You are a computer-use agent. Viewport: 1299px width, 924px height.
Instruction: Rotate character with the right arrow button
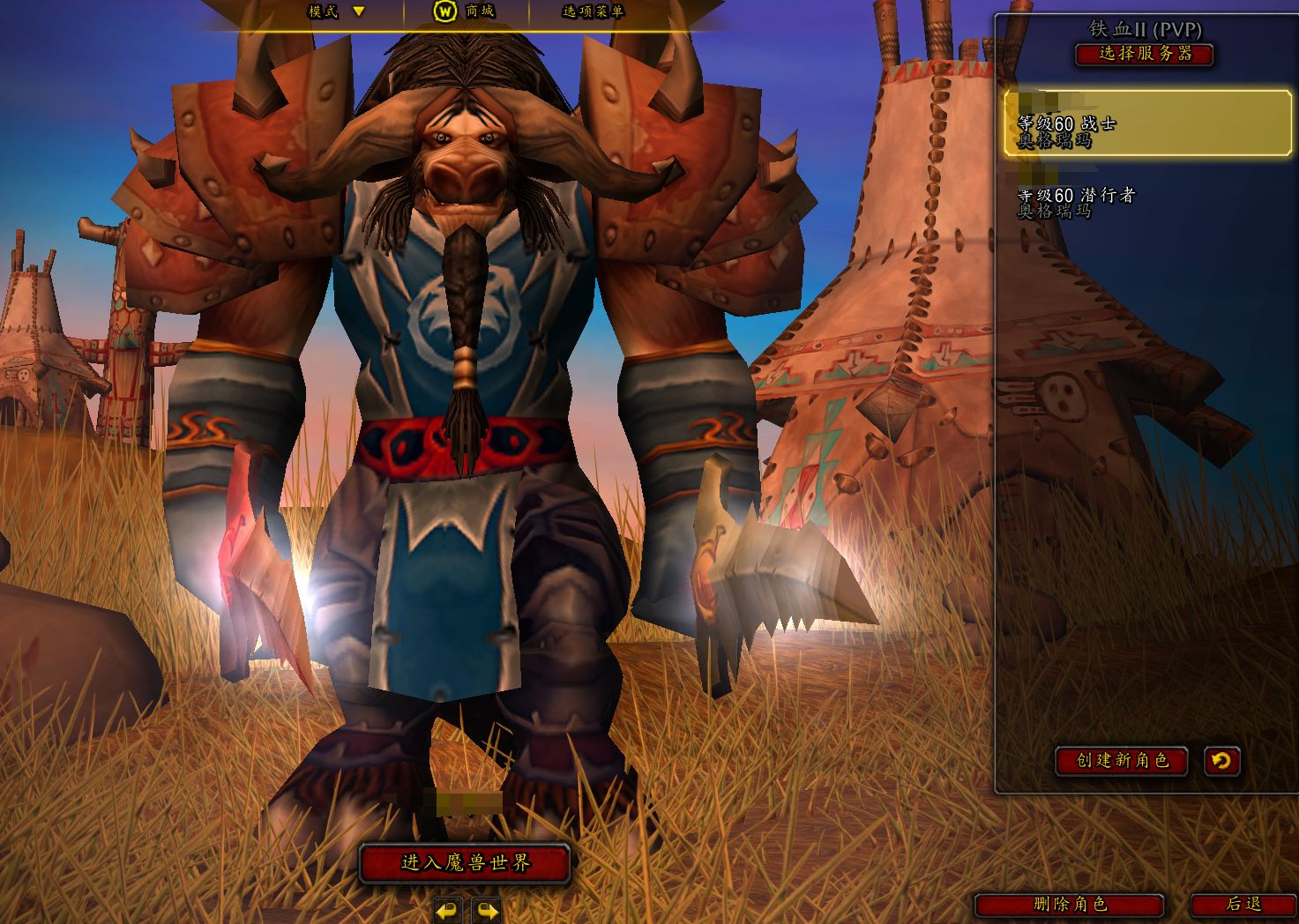pos(486,910)
